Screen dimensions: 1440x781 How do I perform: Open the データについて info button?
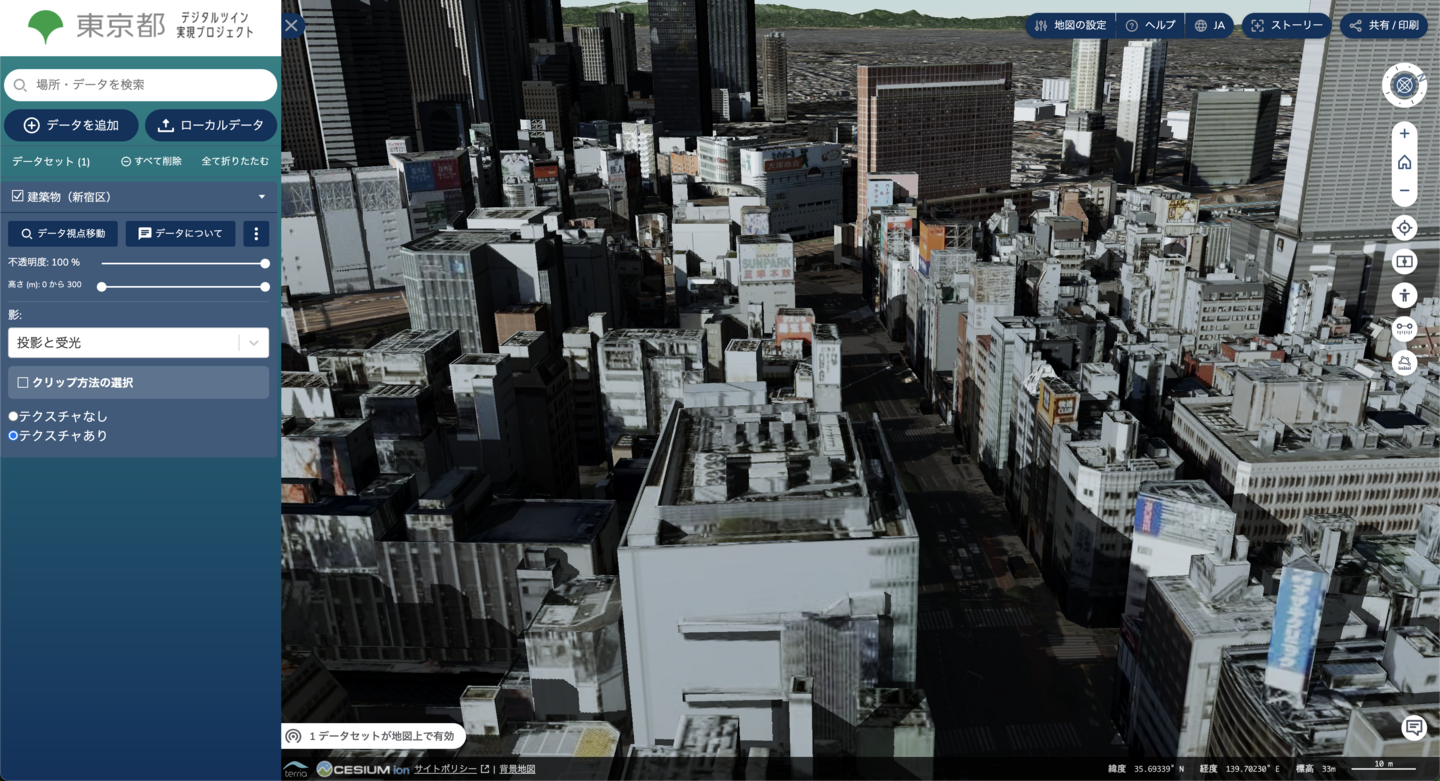[180, 233]
